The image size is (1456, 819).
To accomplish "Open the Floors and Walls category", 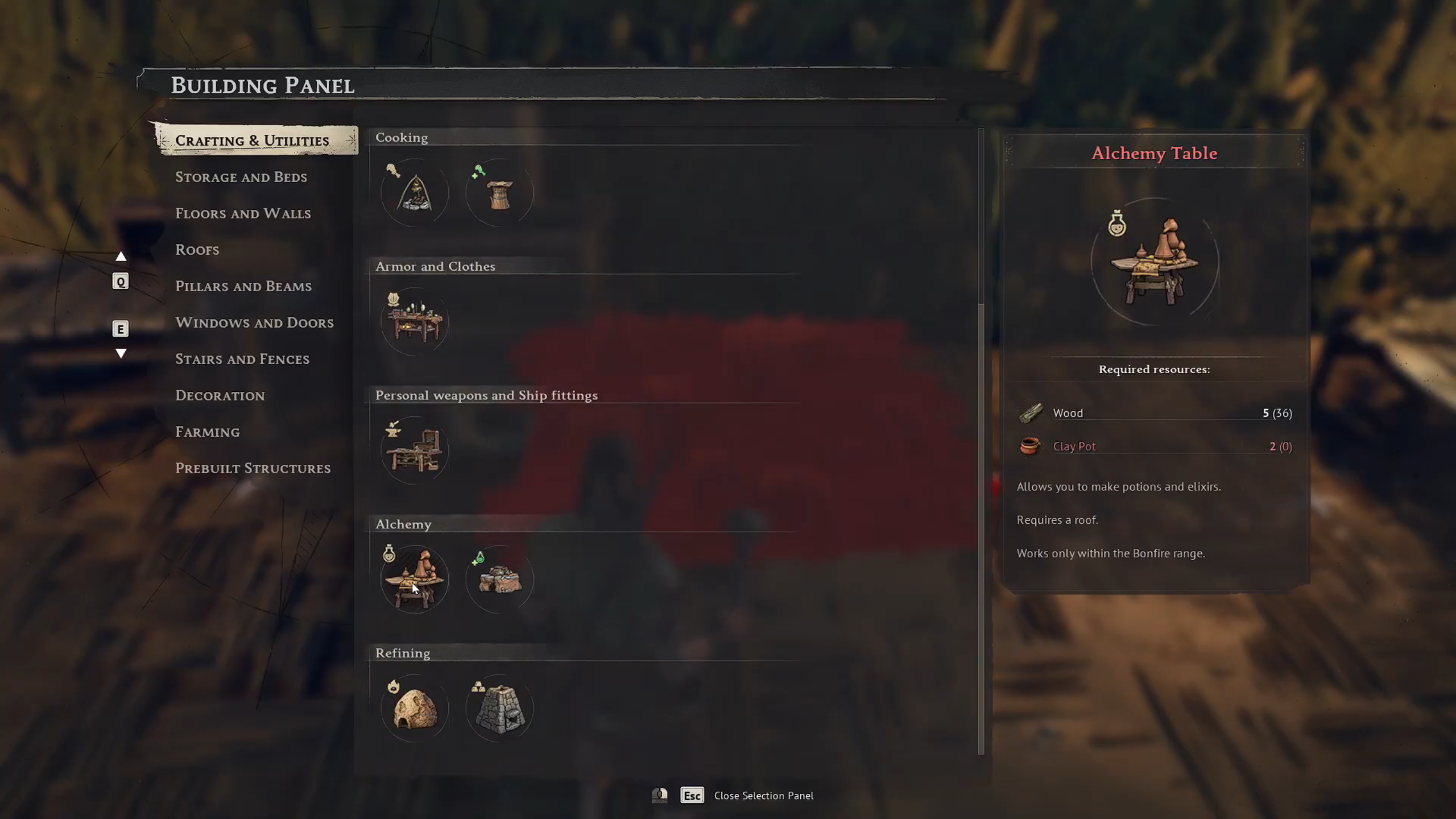I will [x=243, y=213].
